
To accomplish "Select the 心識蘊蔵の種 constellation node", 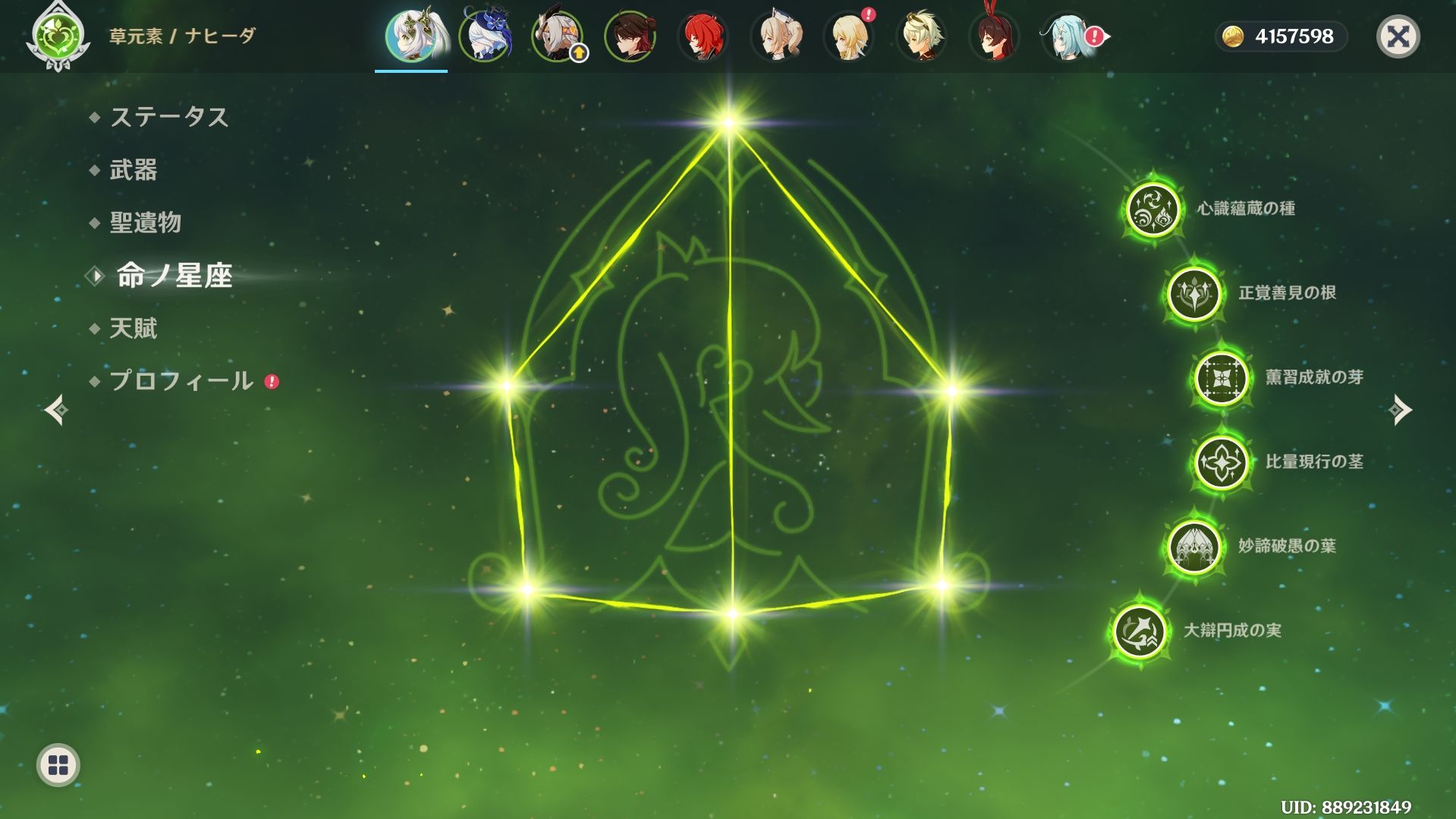I will click(x=1153, y=209).
